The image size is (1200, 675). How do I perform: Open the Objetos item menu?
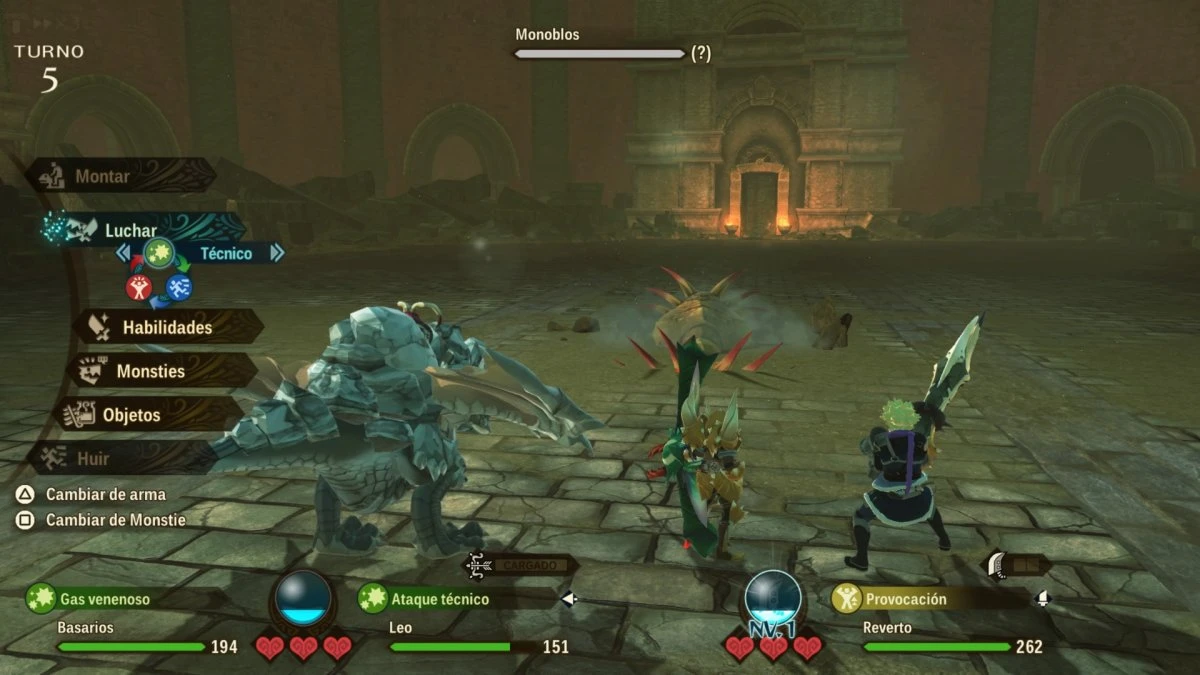click(x=131, y=414)
